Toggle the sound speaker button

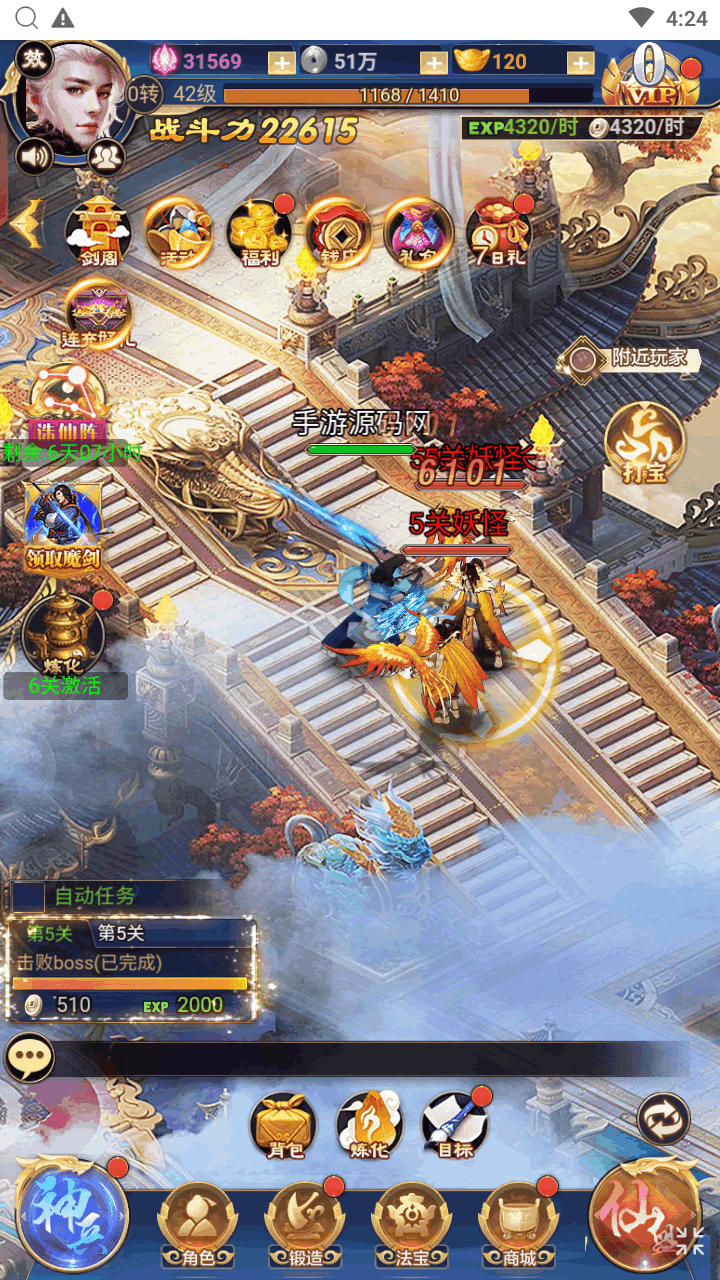[x=34, y=156]
